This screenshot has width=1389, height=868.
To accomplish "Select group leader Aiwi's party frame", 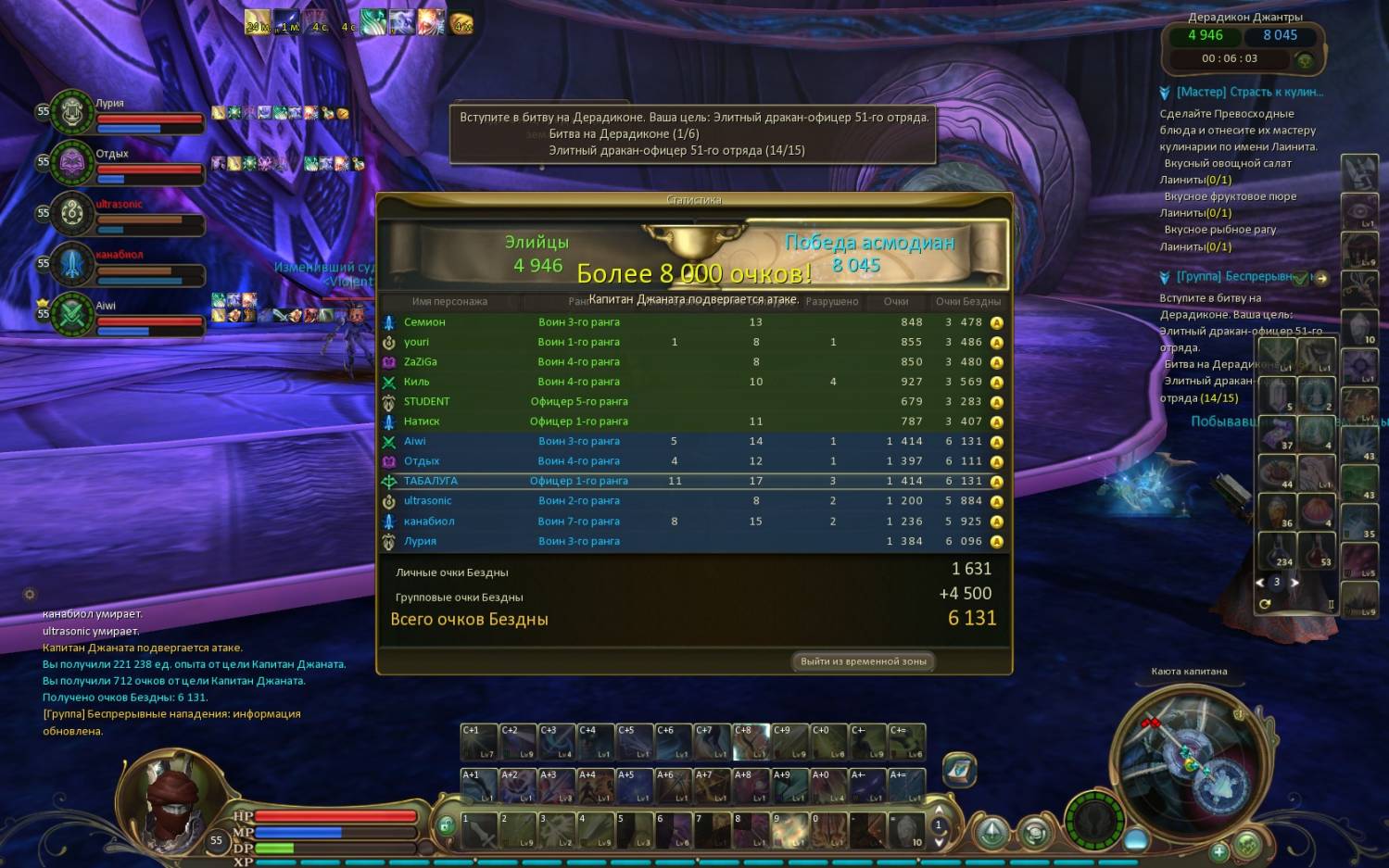I will coord(72,315).
